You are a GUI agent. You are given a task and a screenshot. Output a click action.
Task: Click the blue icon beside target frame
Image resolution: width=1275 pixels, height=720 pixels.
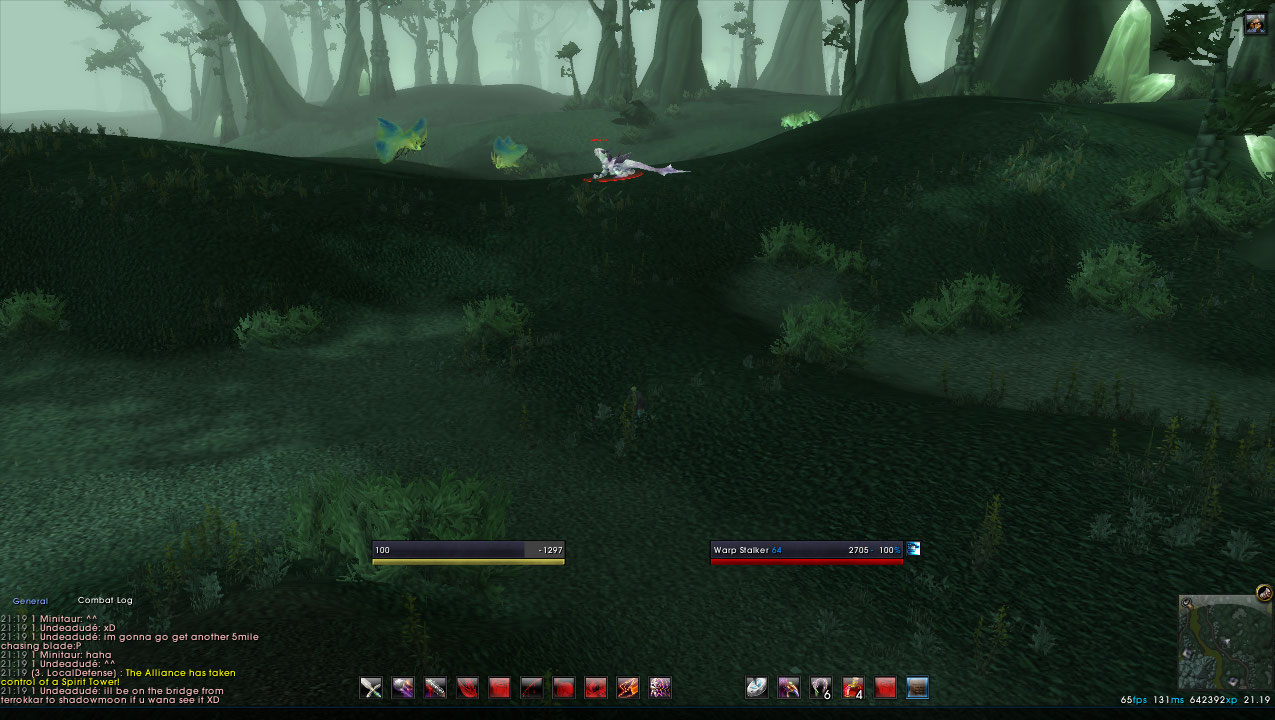click(x=913, y=549)
